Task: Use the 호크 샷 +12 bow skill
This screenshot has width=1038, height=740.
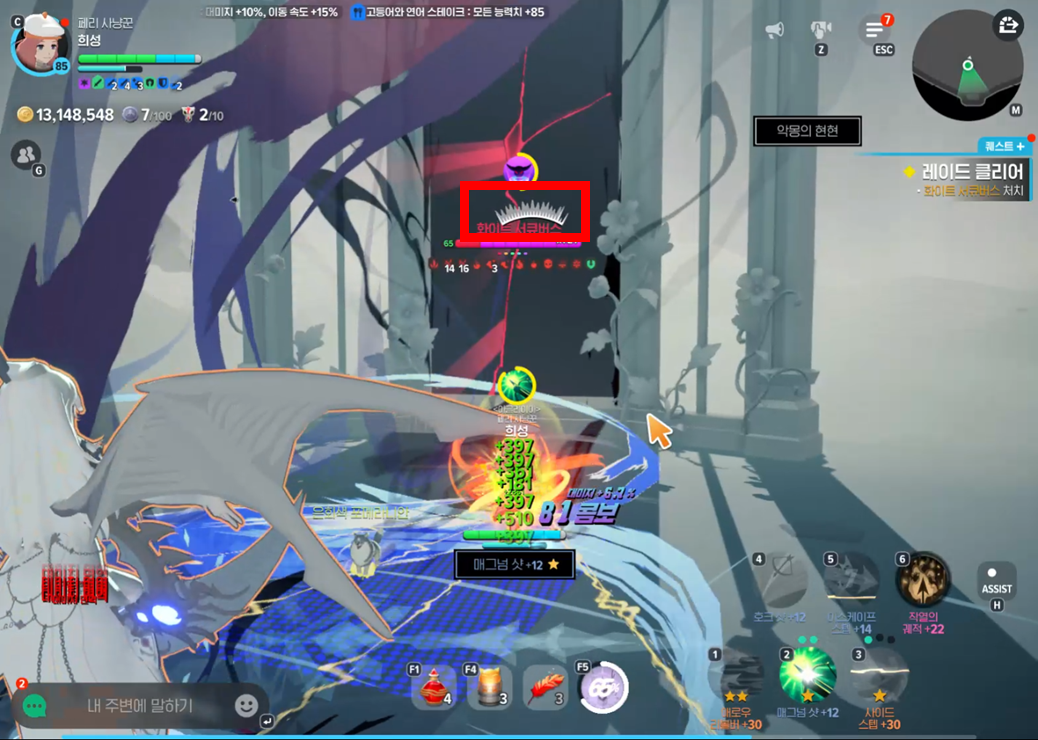Action: (780, 580)
